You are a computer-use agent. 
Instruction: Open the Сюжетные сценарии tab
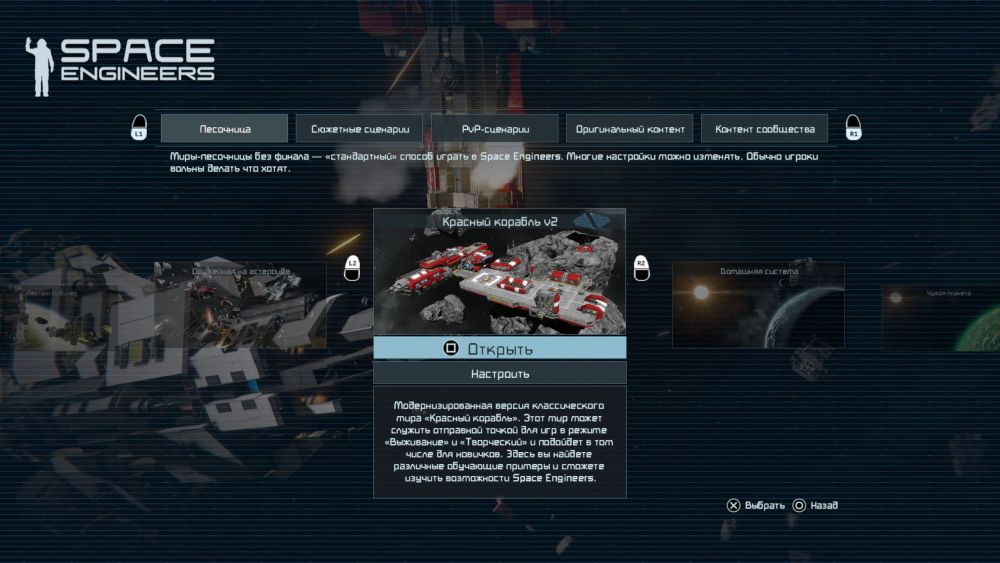pyautogui.click(x=360, y=129)
